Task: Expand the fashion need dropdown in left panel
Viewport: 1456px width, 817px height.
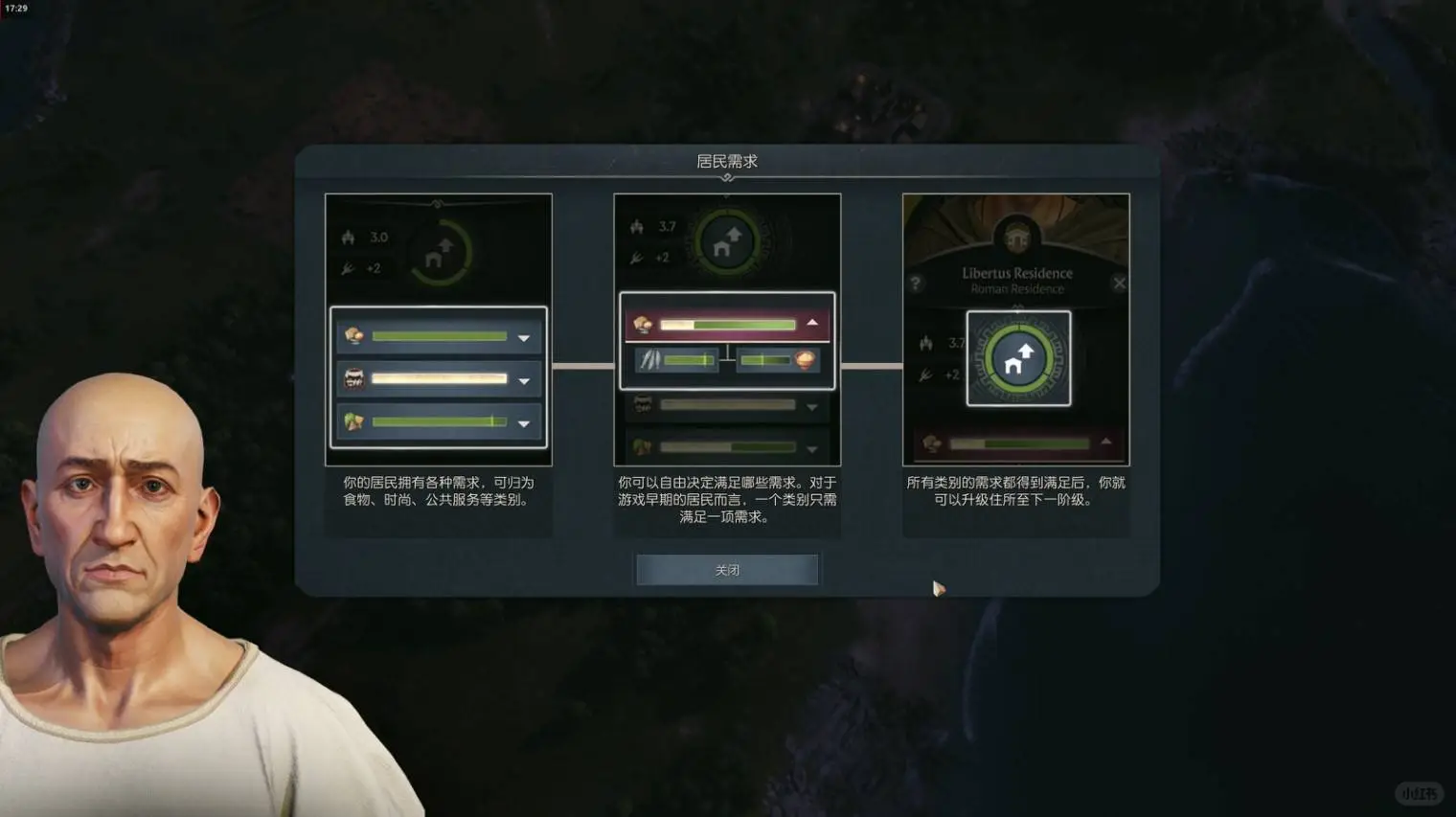Action: pyautogui.click(x=523, y=379)
